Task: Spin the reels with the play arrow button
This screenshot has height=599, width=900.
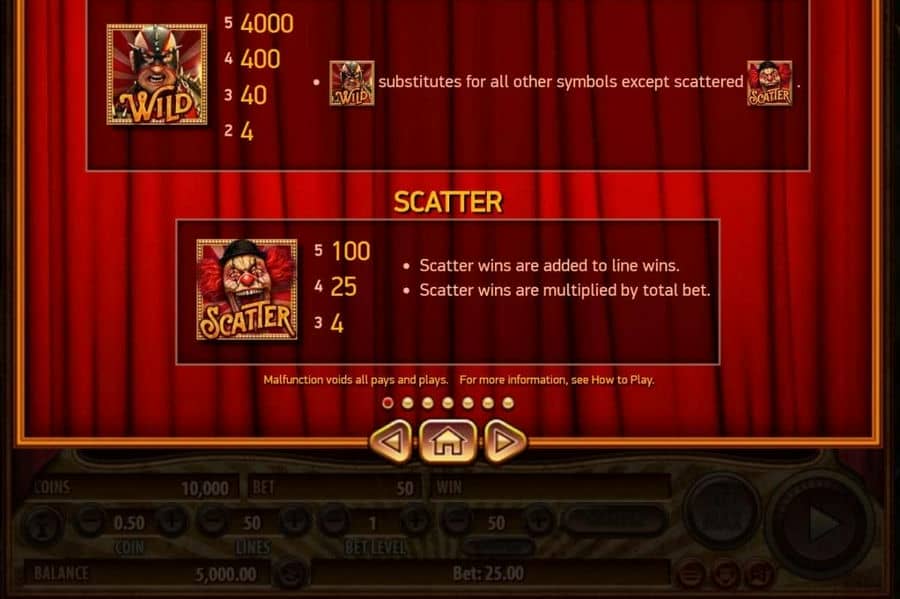Action: [x=821, y=523]
